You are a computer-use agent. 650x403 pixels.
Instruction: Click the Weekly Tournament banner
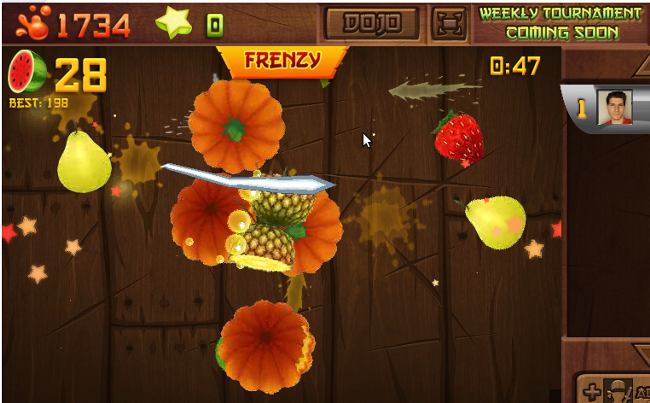[559, 22]
